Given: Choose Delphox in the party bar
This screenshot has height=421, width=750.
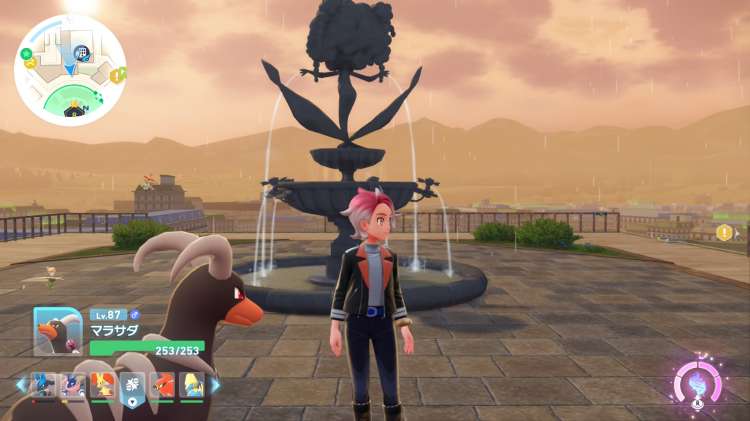Looking at the screenshot, I should [x=102, y=385].
